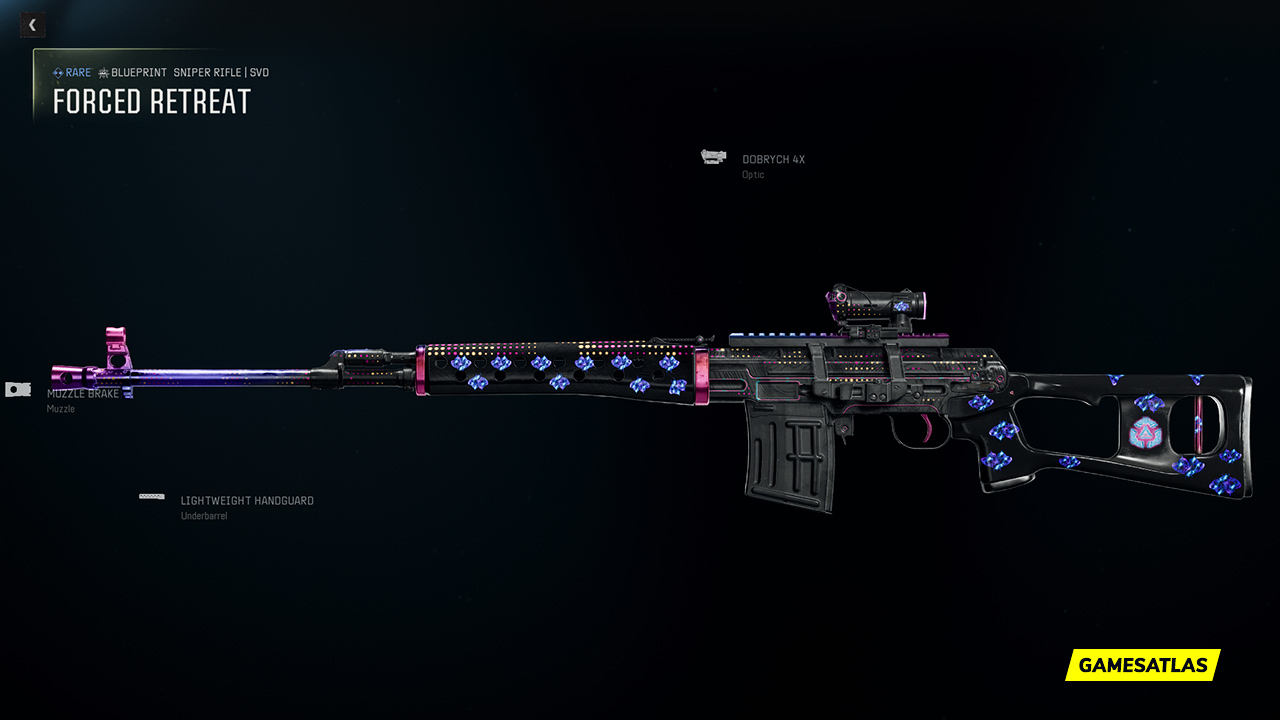The width and height of the screenshot is (1280, 720).
Task: Click the GamesAtlas watermark logo
Action: 1143,665
